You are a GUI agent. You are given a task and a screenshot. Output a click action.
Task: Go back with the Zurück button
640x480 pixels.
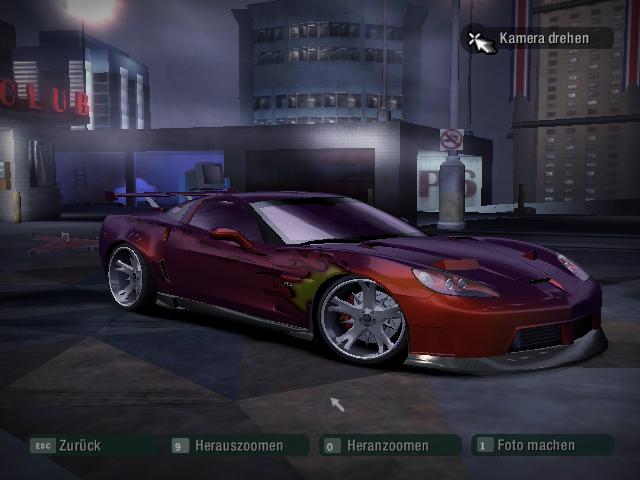[x=79, y=445]
